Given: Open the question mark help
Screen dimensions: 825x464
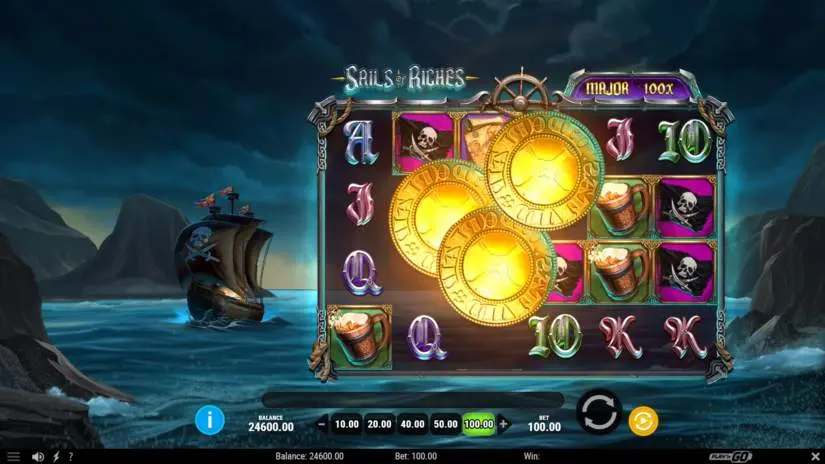Looking at the screenshot, I should 70,457.
